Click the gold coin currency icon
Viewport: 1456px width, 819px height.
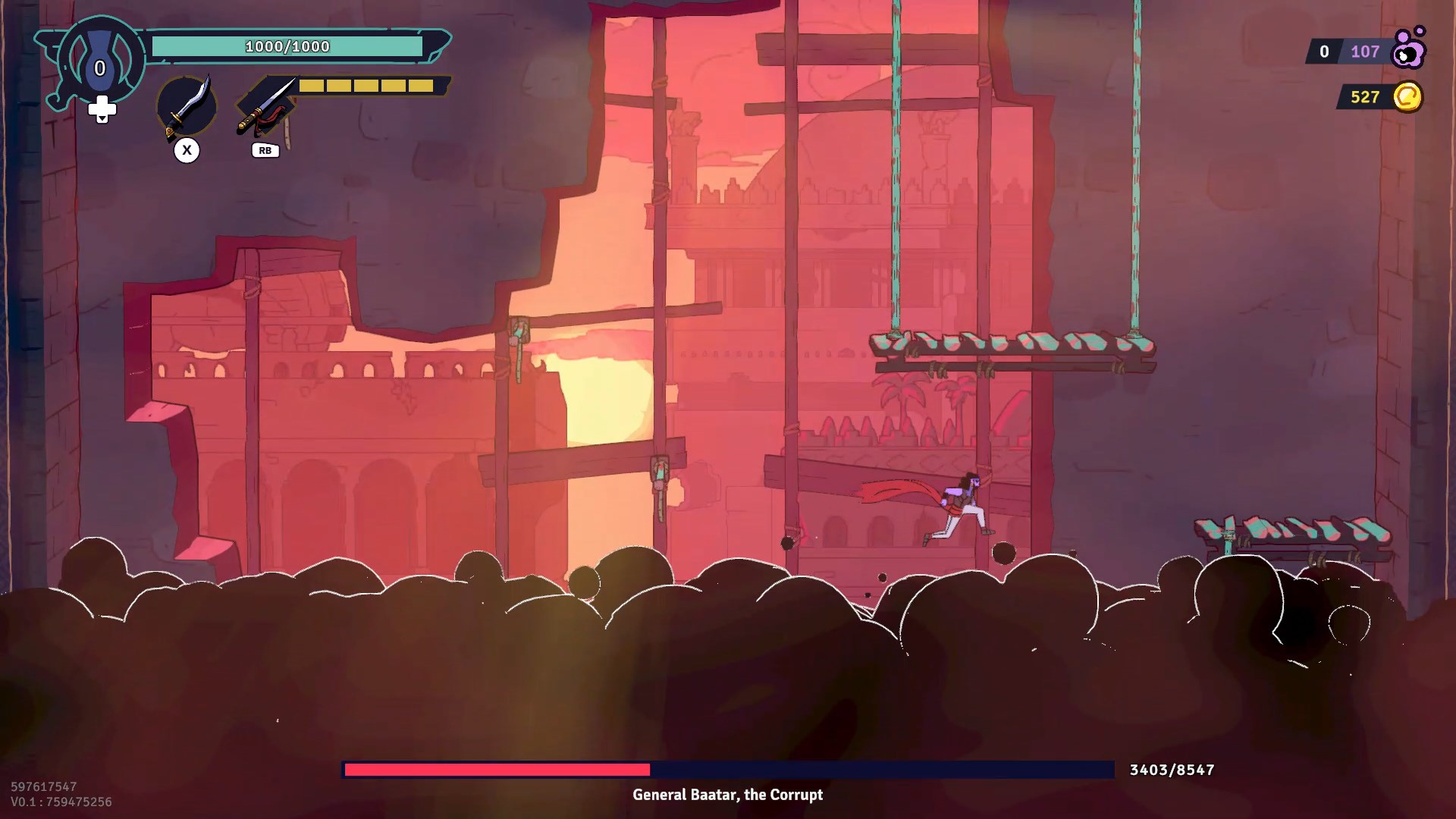pos(1407,97)
